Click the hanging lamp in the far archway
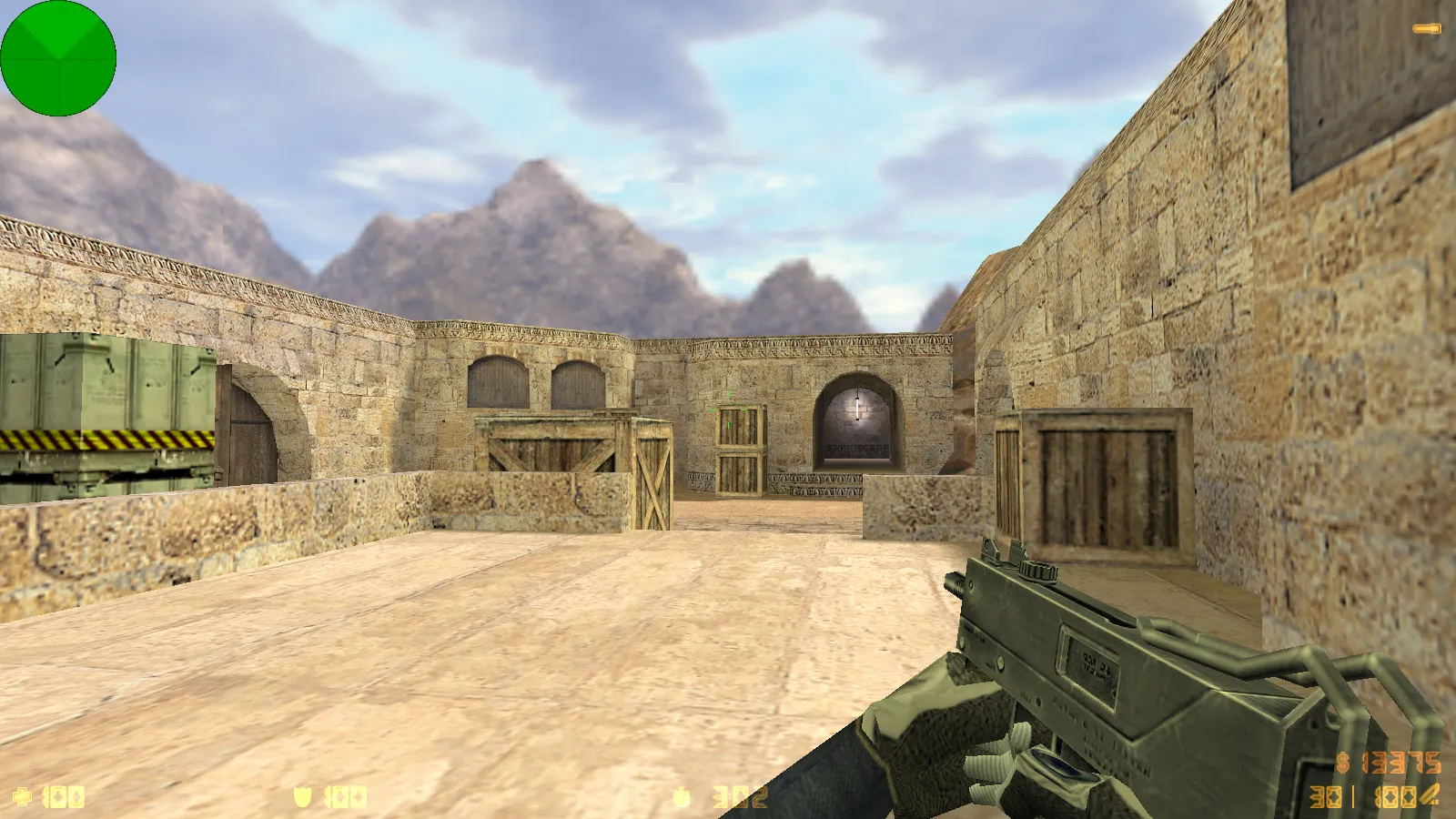The height and width of the screenshot is (819, 1456). point(856,408)
